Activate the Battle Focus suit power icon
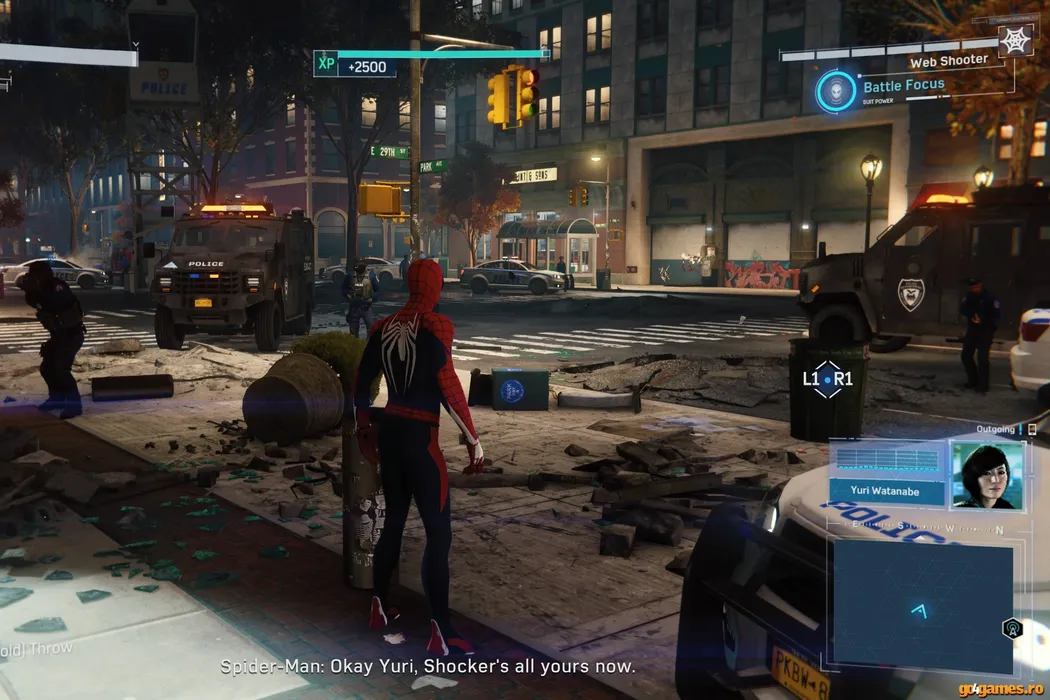This screenshot has width=1050, height=700. click(836, 91)
